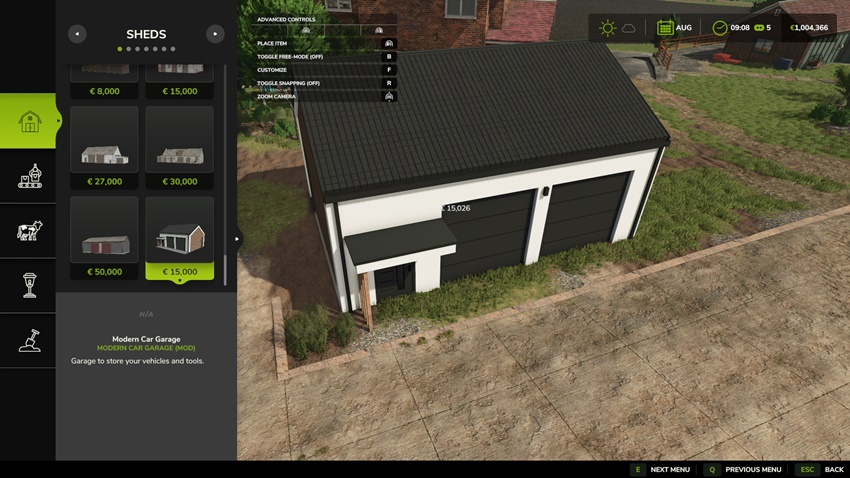This screenshot has width=850, height=478.
Task: Switch to the shovel landscaping category
Action: [x=29, y=341]
